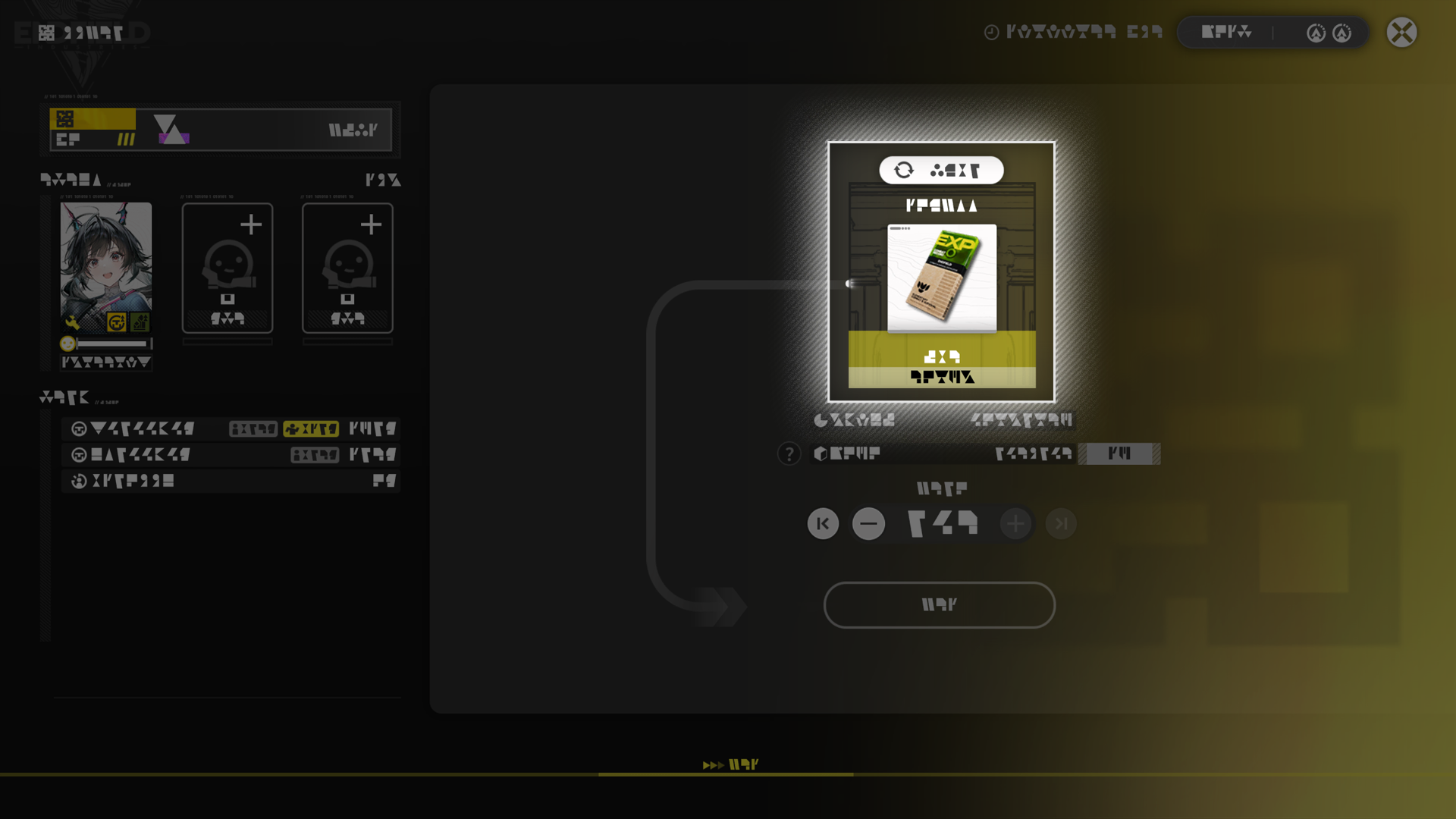Select the room header bar with hourglass icon
Screen dimensions: 1456x819
(x=220, y=130)
